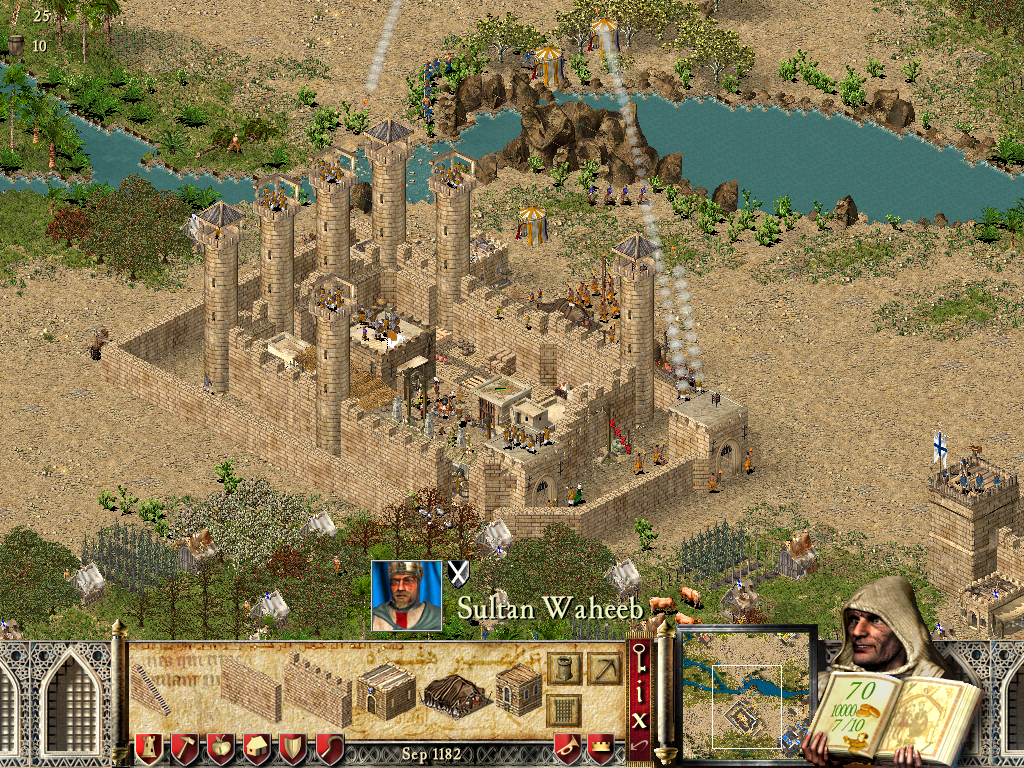1024x768 pixels.
Task: Select the armoury building
Action: (518, 690)
